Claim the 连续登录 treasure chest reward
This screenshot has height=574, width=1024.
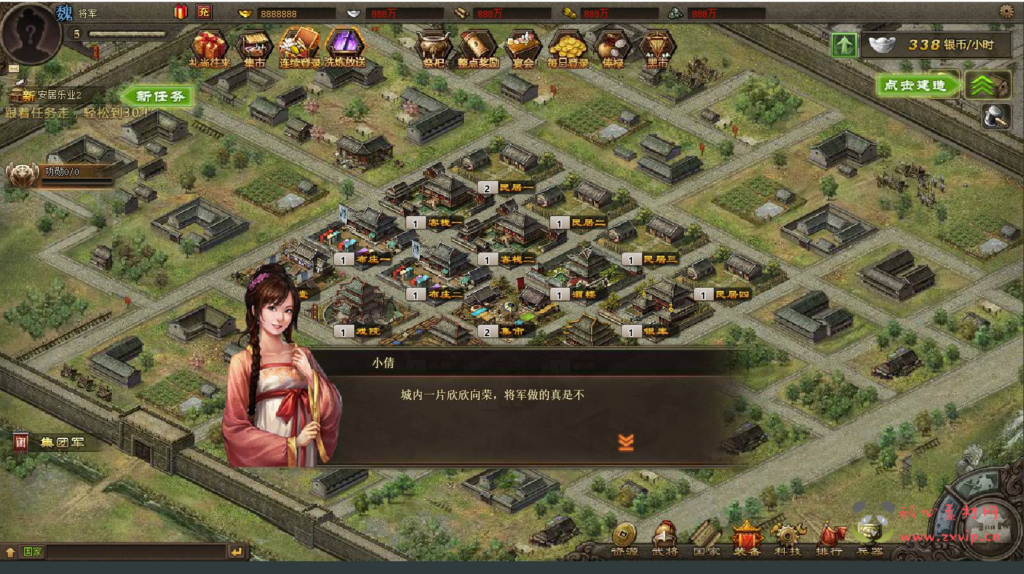click(x=299, y=46)
